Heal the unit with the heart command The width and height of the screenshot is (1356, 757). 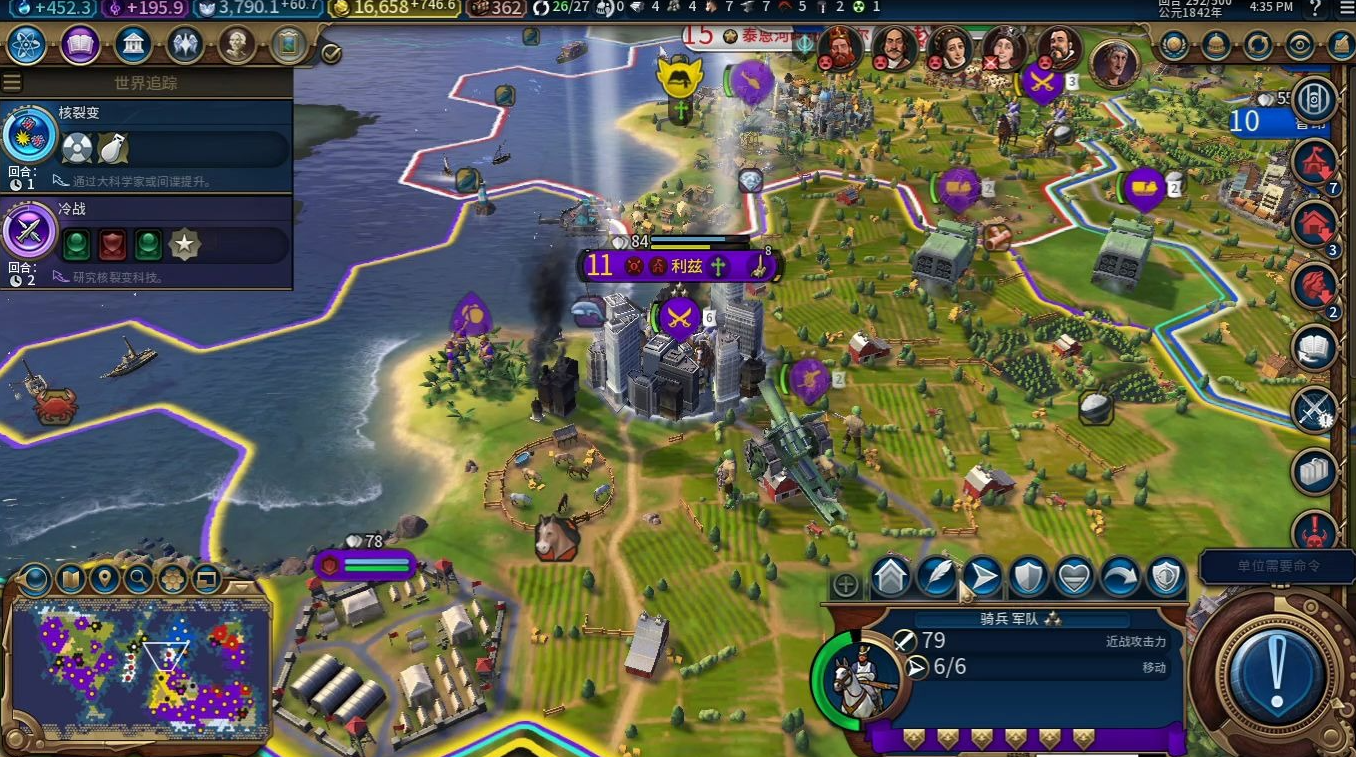tap(1074, 577)
